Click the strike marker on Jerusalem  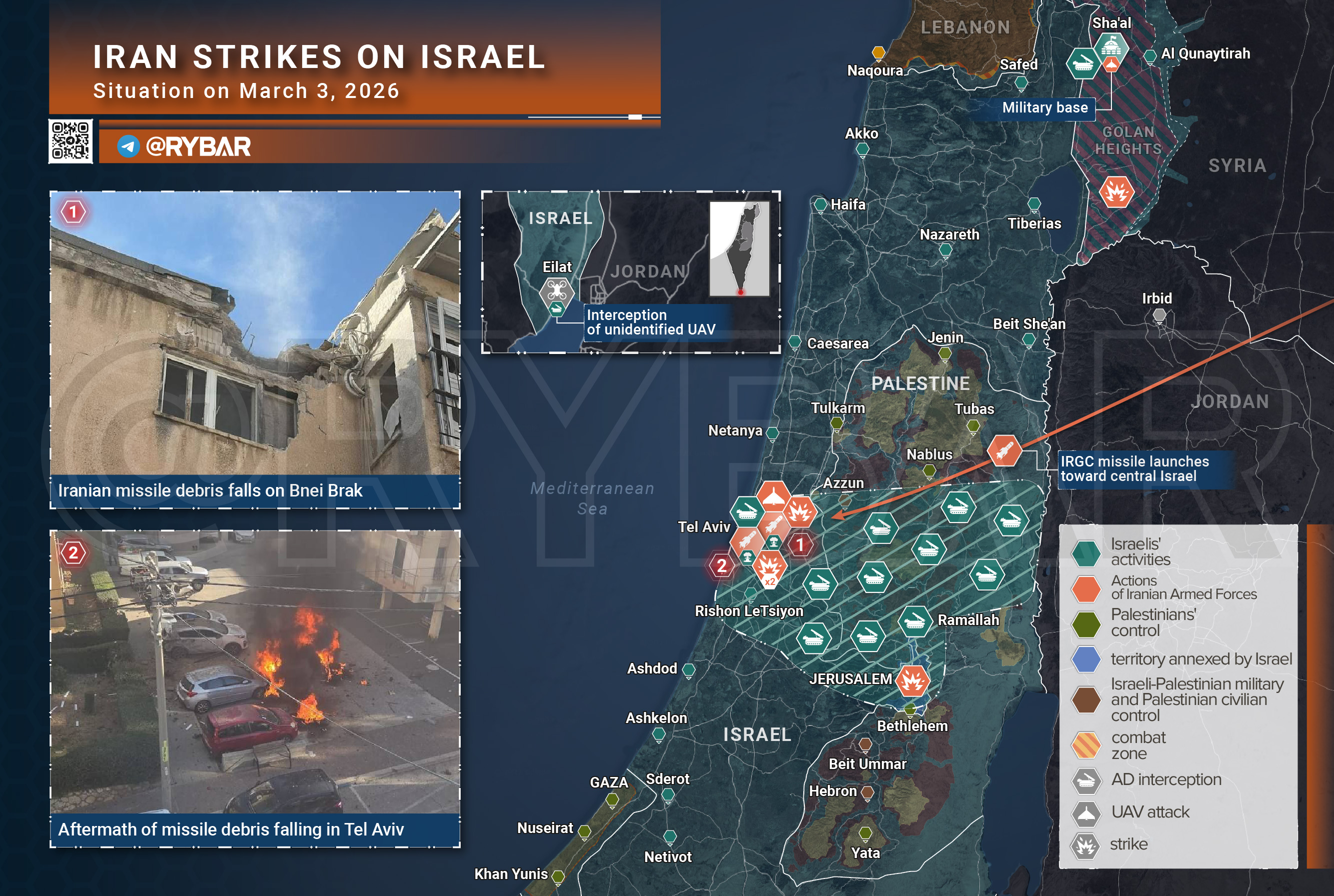pyautogui.click(x=912, y=680)
